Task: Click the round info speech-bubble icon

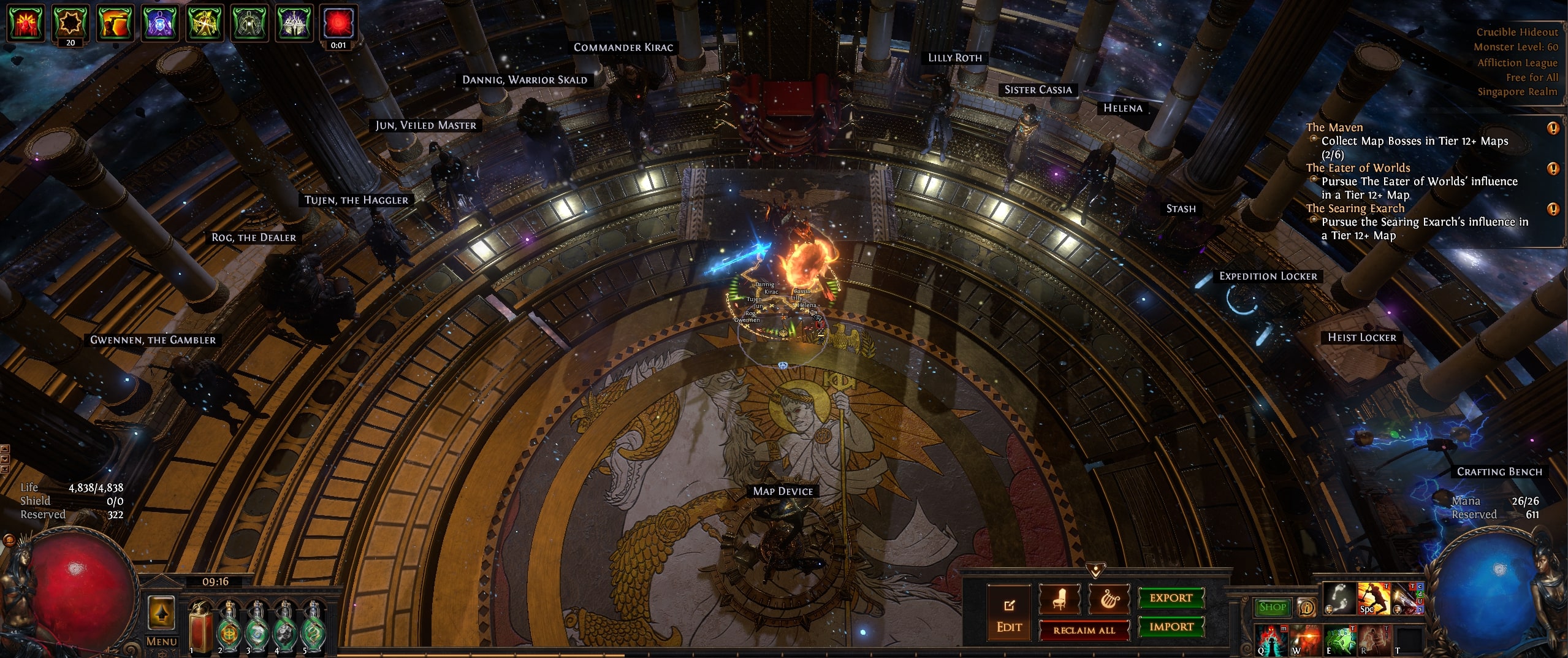Action: pos(1306,607)
